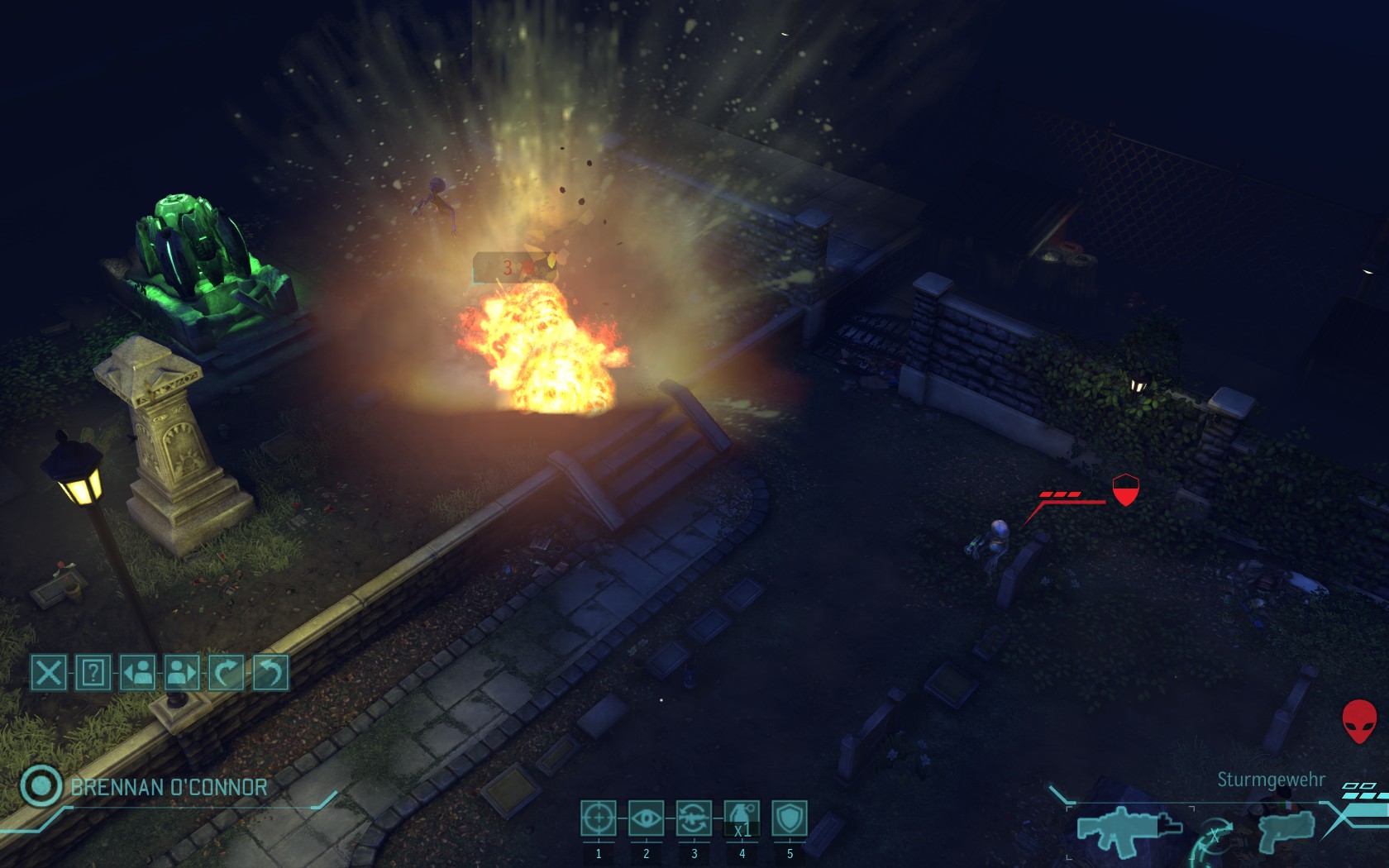Select the pistol sidearm
The height and width of the screenshot is (868, 1389).
[x=1286, y=829]
